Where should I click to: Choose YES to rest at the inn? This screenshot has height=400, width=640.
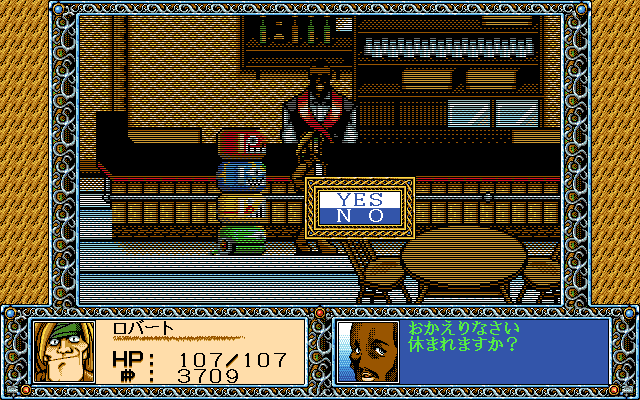360,199
